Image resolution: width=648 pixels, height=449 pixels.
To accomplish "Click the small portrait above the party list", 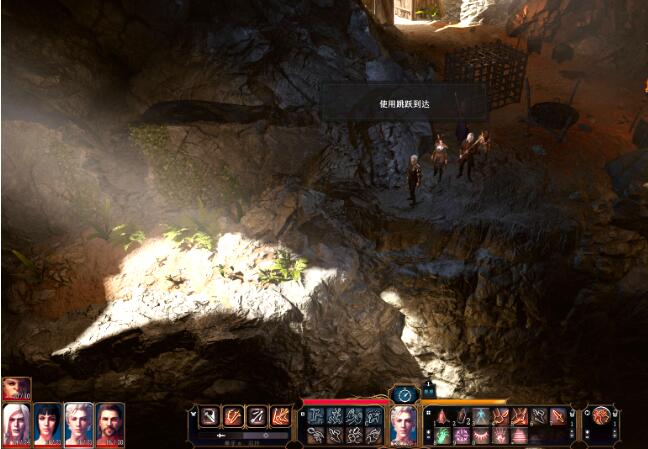I will 15,388.
